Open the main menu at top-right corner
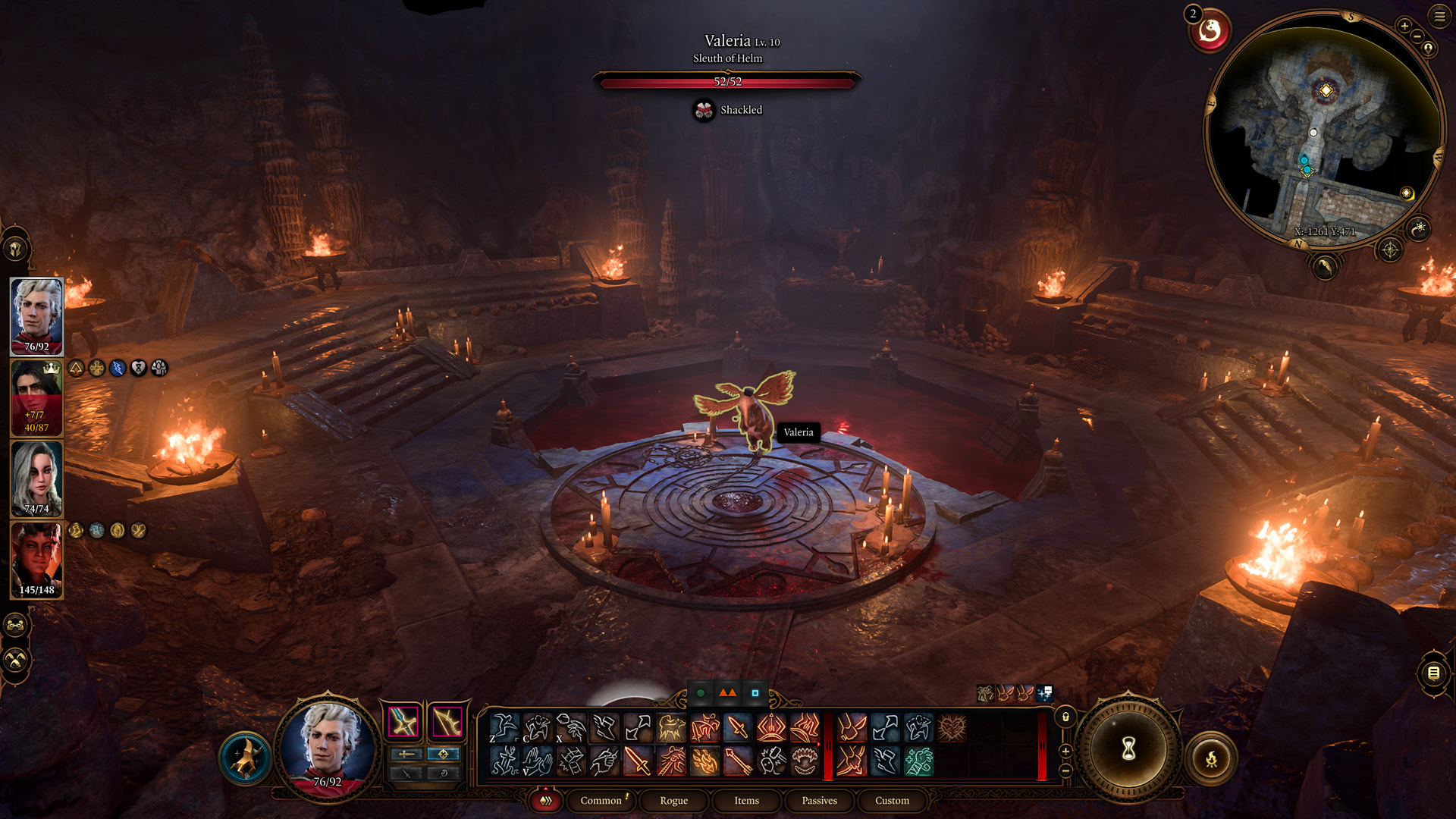The image size is (1456, 819). [1439, 16]
